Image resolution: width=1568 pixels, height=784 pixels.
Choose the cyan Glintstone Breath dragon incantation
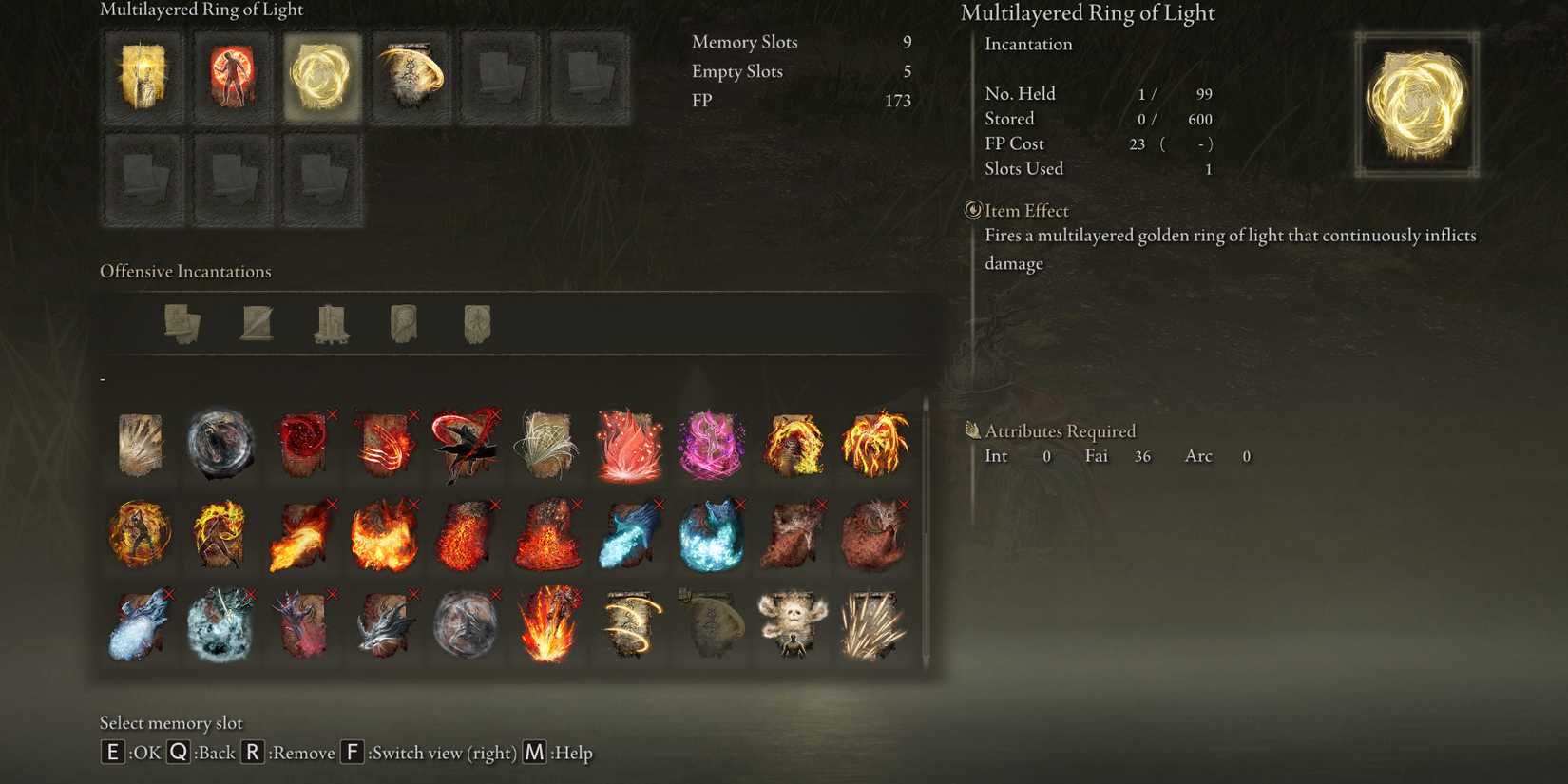coord(630,534)
